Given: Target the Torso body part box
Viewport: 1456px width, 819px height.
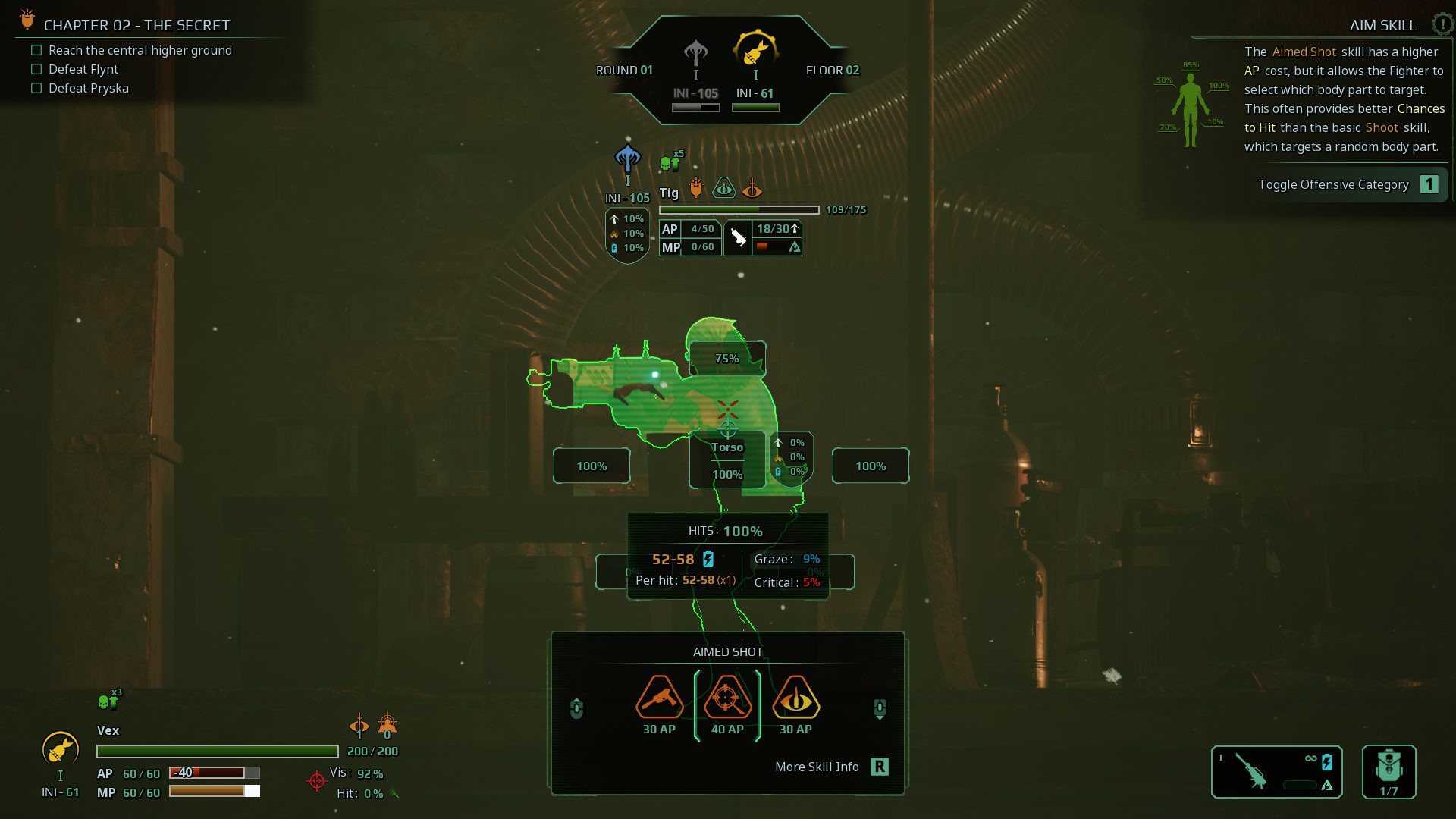Looking at the screenshot, I should [x=726, y=460].
